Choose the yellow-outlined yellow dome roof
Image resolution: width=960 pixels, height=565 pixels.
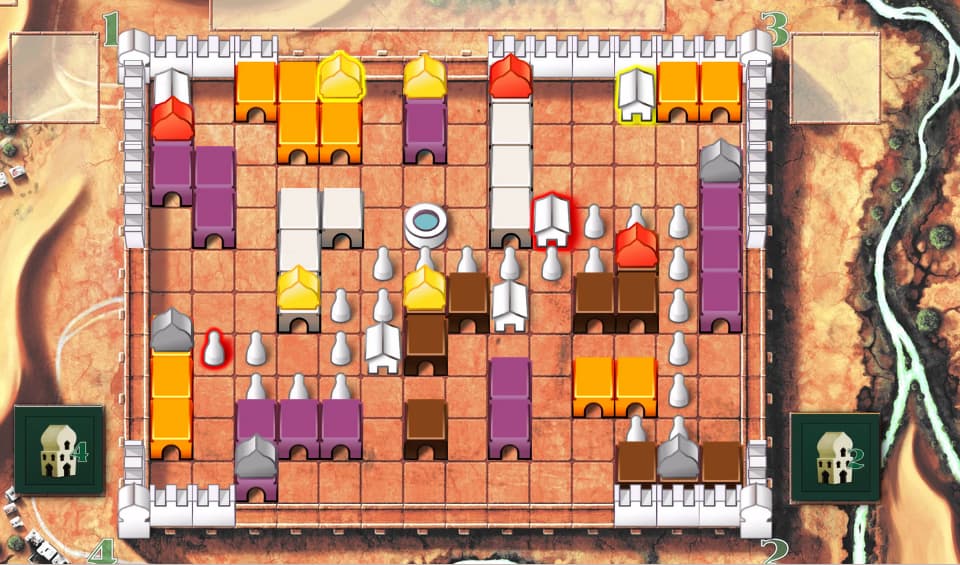pos(340,78)
